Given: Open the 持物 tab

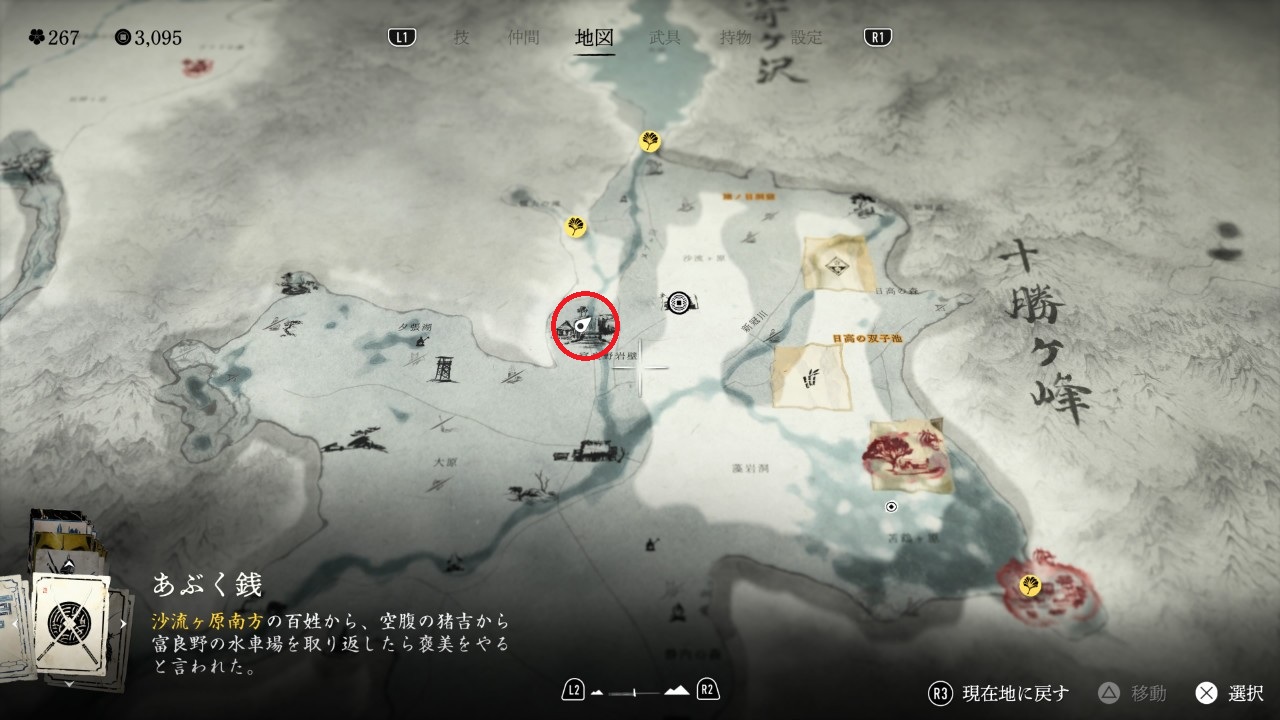Looking at the screenshot, I should pyautogui.click(x=736, y=38).
